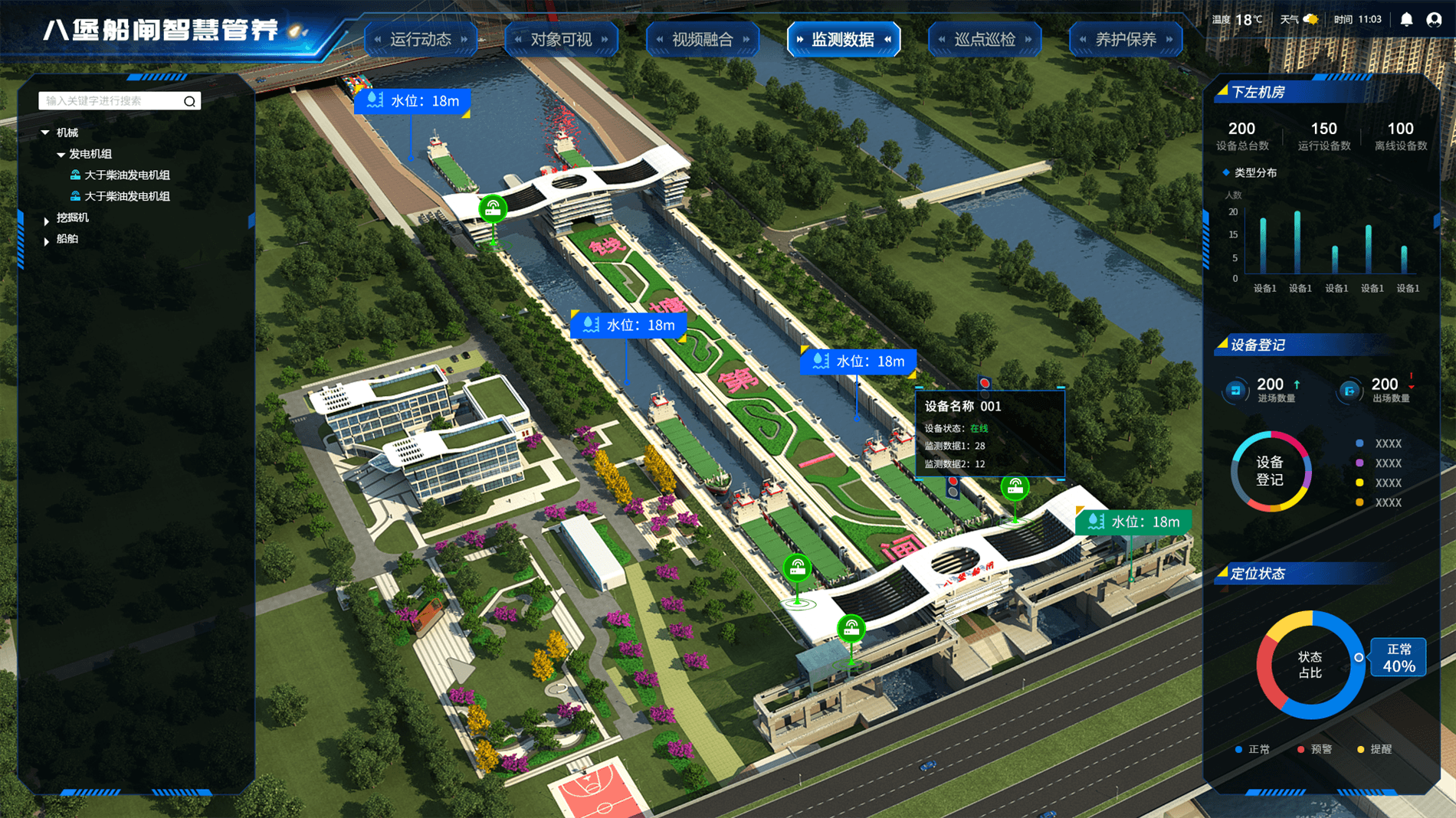Collapse the 机械 tree node
The height and width of the screenshot is (818, 1456).
tap(45, 133)
